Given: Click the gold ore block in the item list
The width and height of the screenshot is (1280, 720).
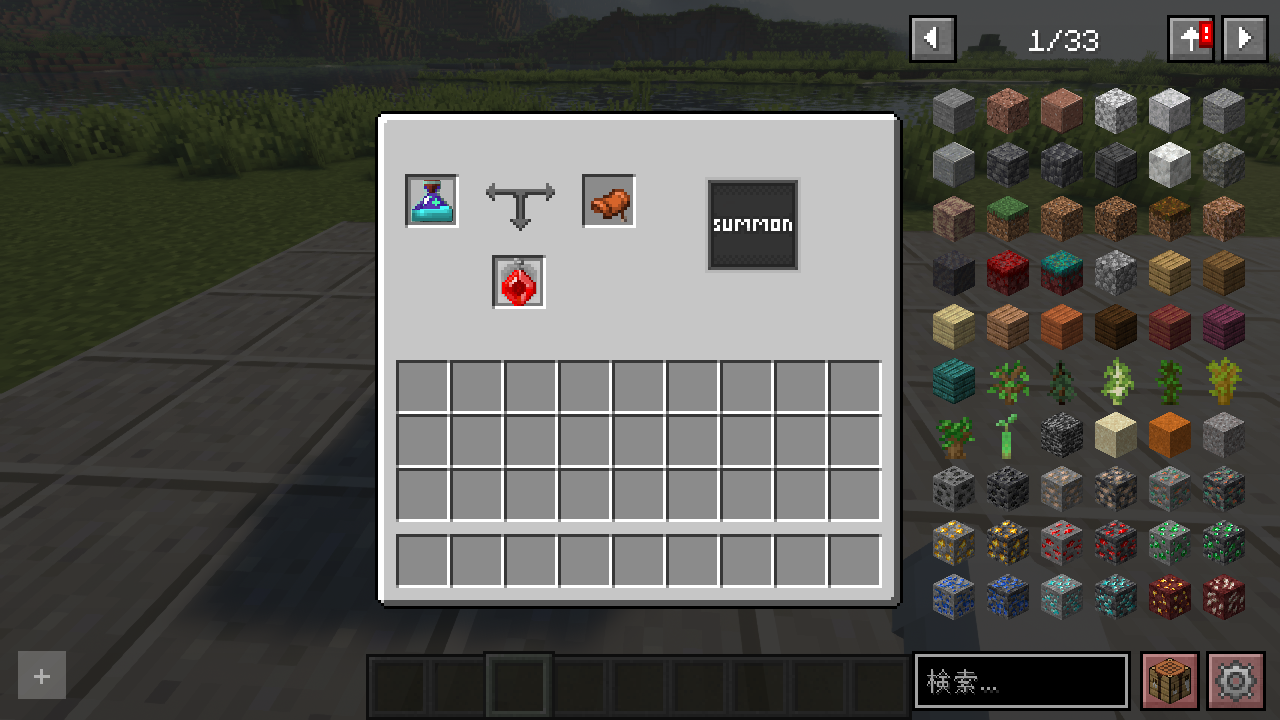Looking at the screenshot, I should coord(953,543).
